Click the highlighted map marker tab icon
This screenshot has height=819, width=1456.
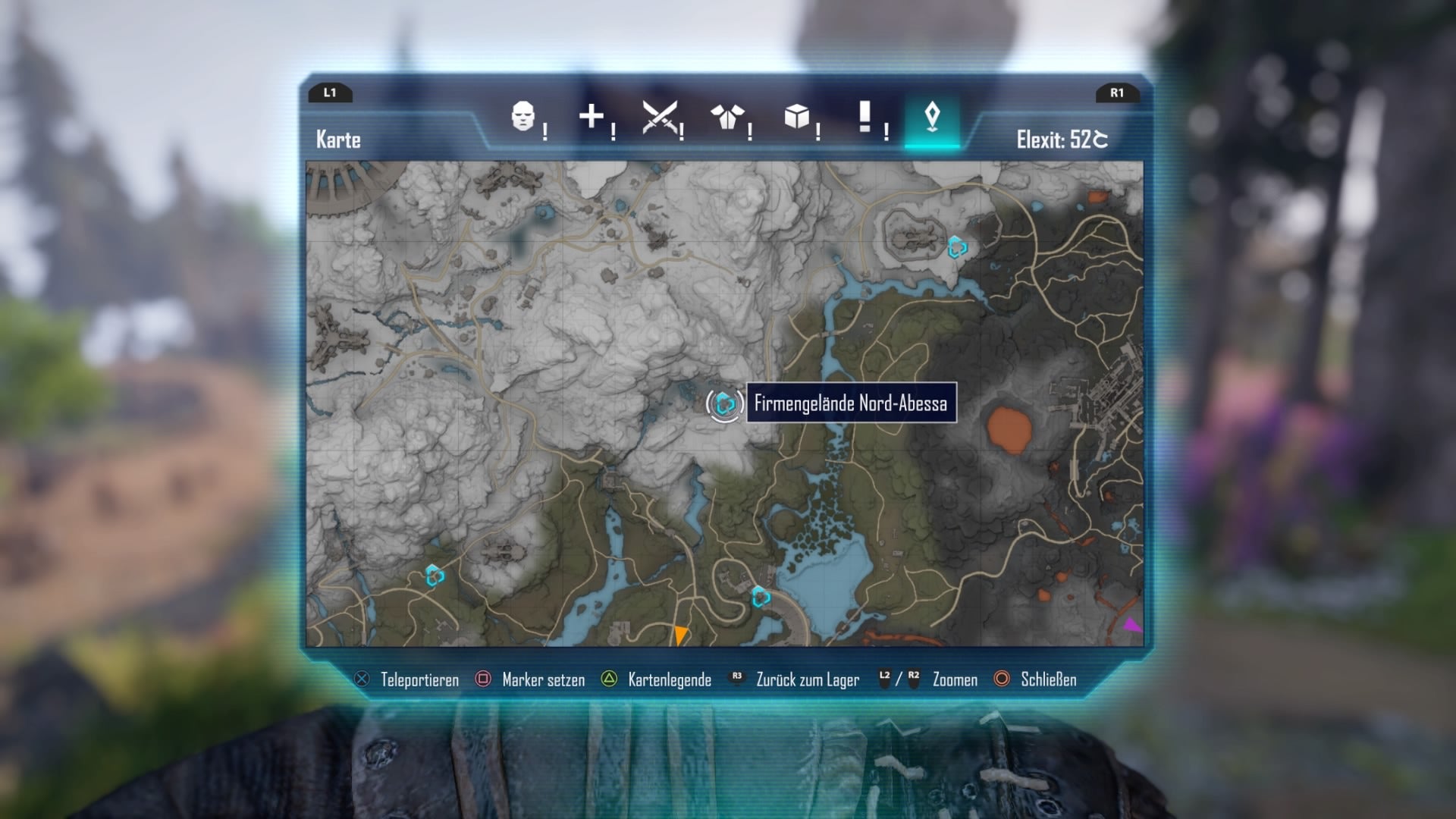click(934, 115)
